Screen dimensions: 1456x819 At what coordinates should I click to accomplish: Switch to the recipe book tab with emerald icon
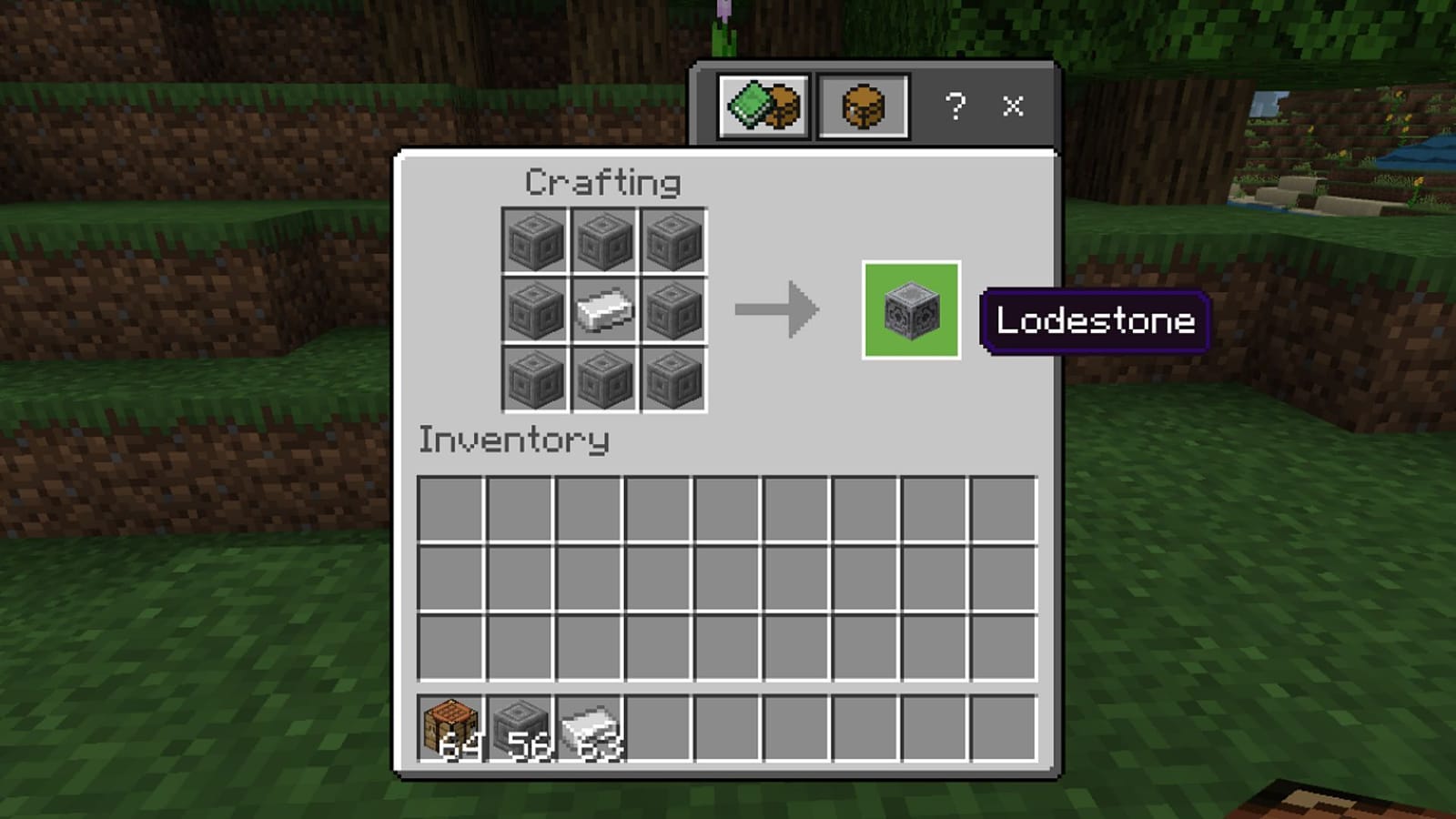pyautogui.click(x=764, y=106)
